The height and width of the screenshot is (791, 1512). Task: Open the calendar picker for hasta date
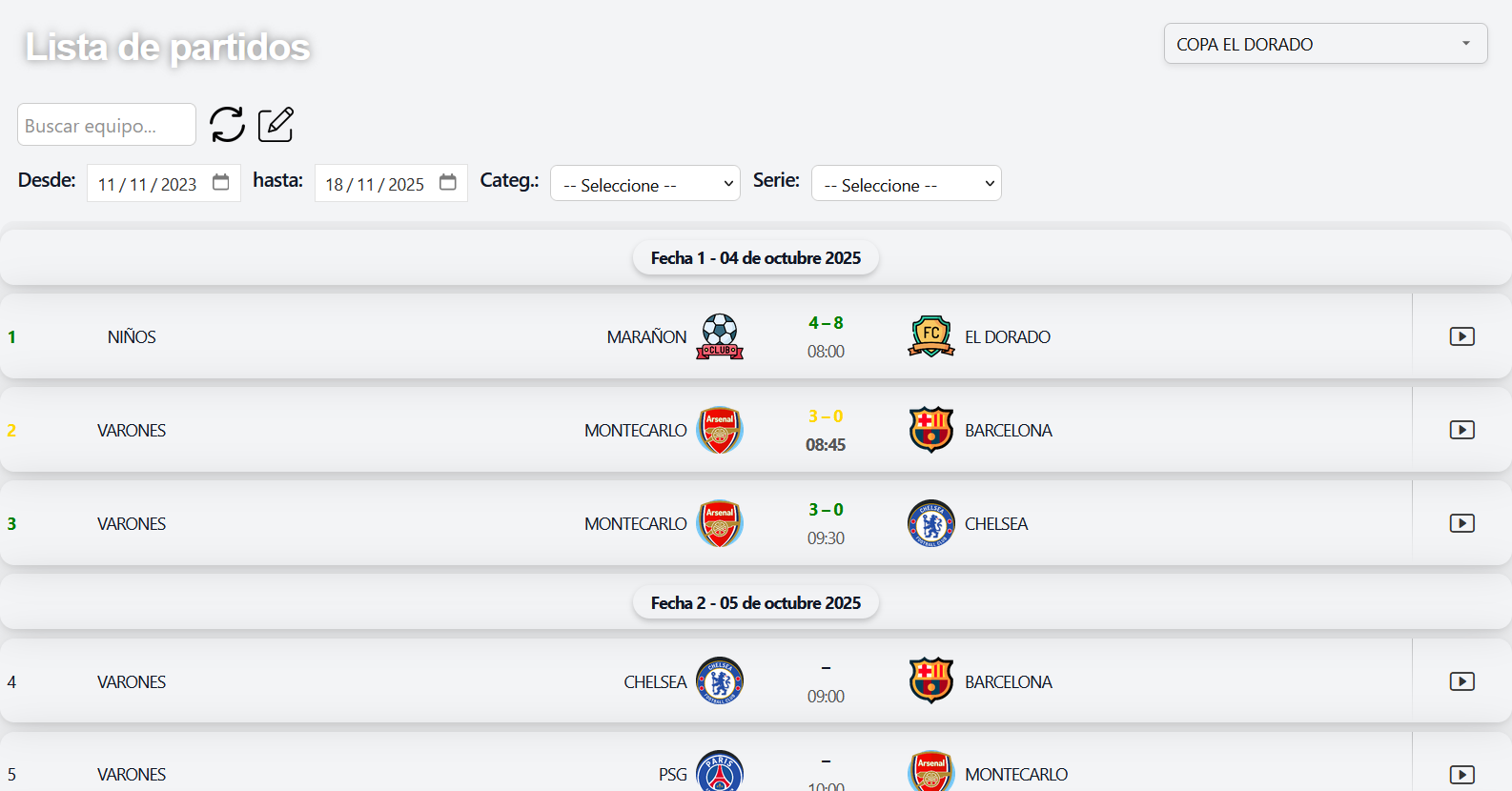pos(448,182)
